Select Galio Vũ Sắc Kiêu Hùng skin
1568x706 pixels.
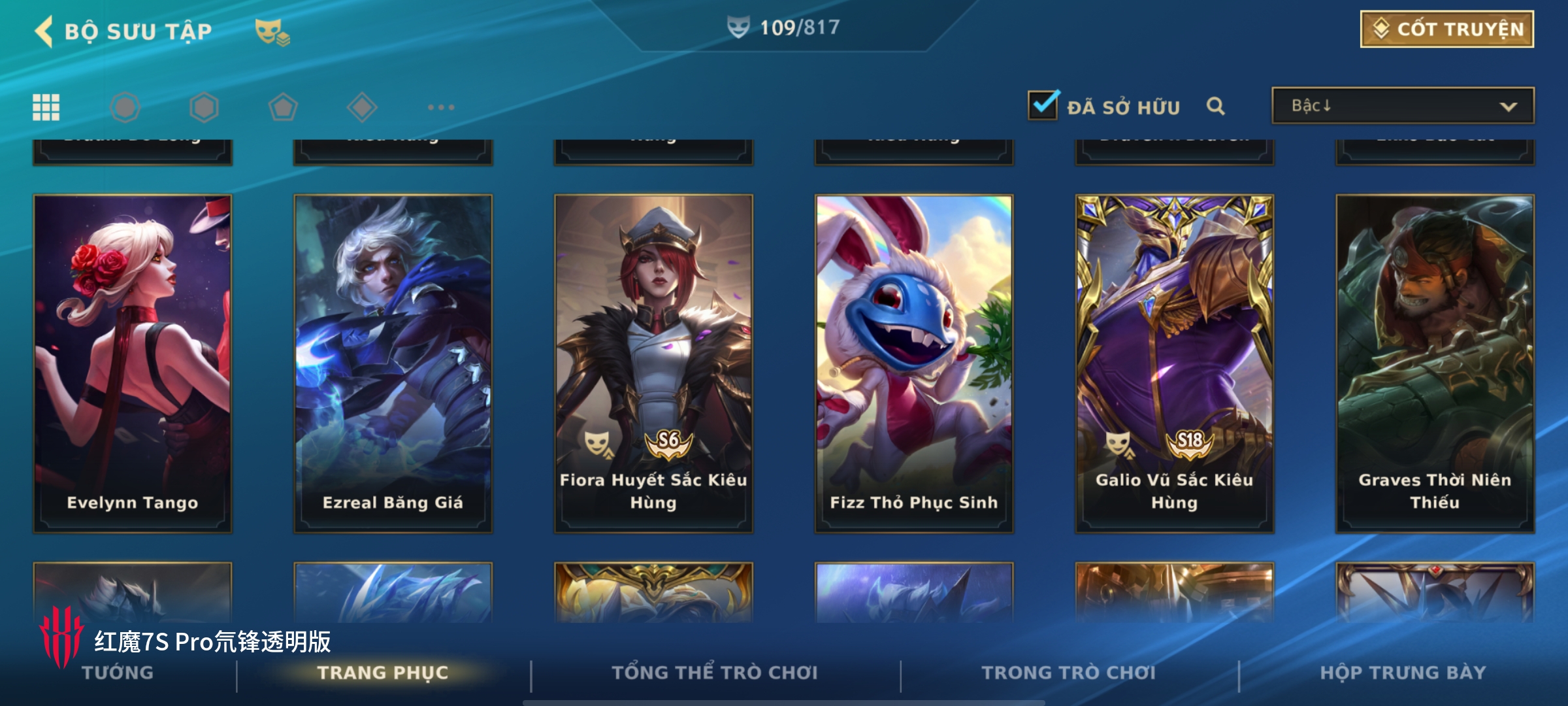(x=1174, y=363)
